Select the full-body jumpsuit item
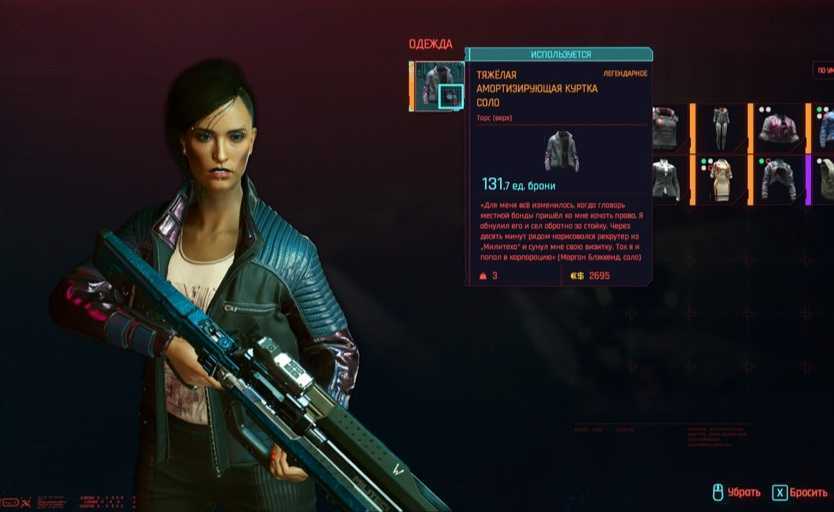The width and height of the screenshot is (834, 512). point(720,127)
